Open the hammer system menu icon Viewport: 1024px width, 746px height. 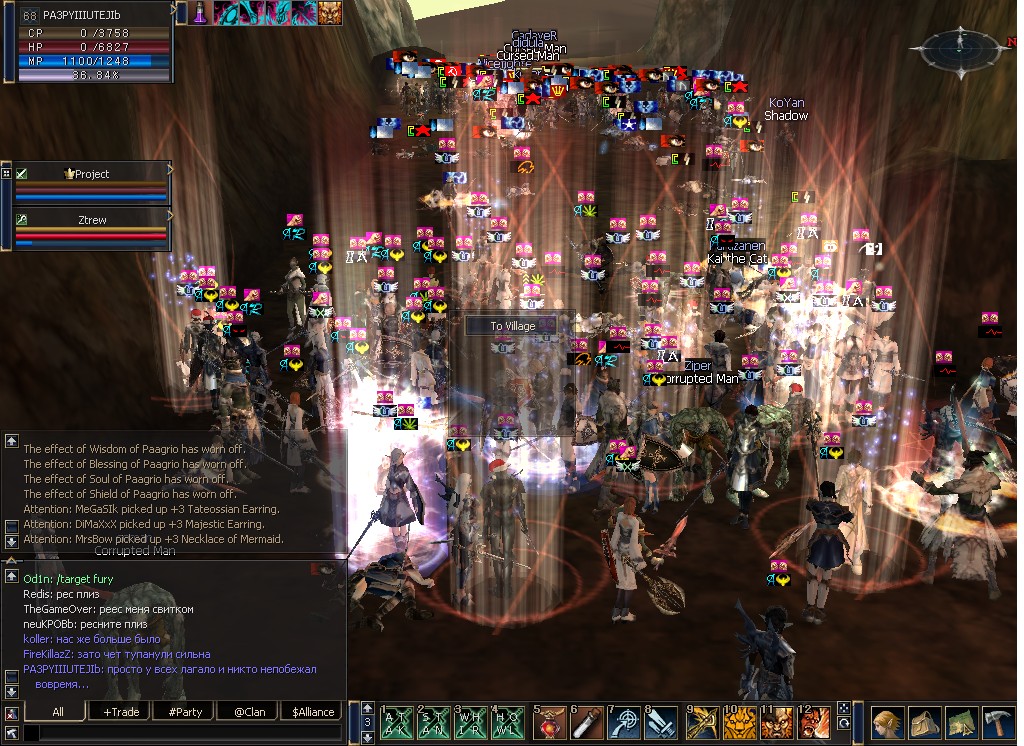click(1000, 723)
